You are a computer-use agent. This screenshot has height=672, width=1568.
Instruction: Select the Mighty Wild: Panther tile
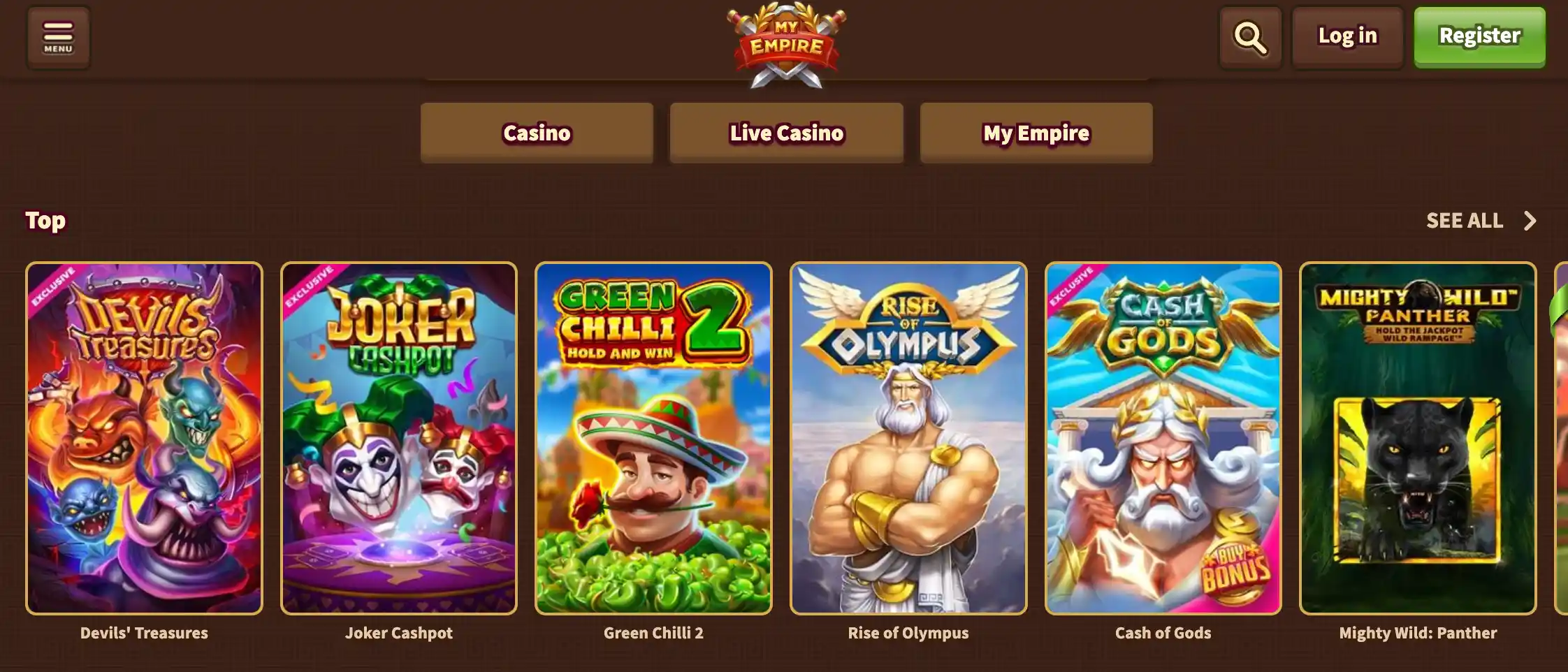[x=1418, y=438]
